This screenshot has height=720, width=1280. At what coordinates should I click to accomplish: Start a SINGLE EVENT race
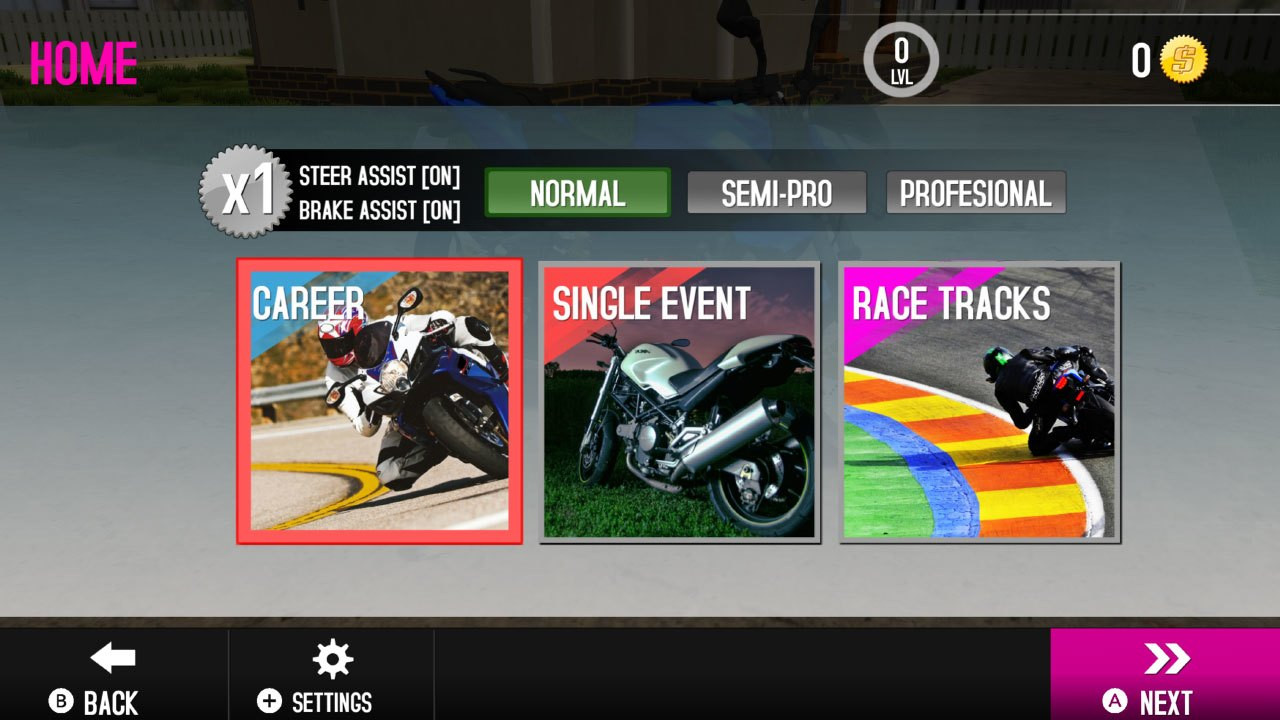[679, 400]
